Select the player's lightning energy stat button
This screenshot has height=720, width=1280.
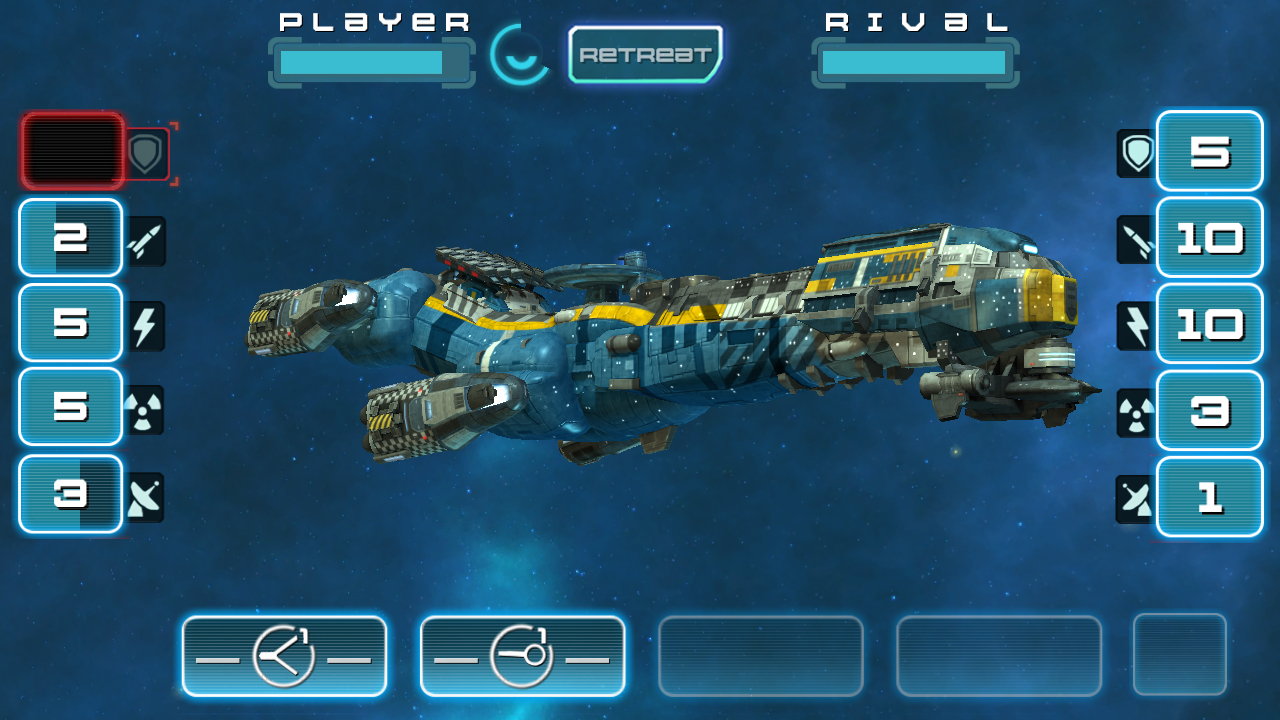(x=71, y=323)
